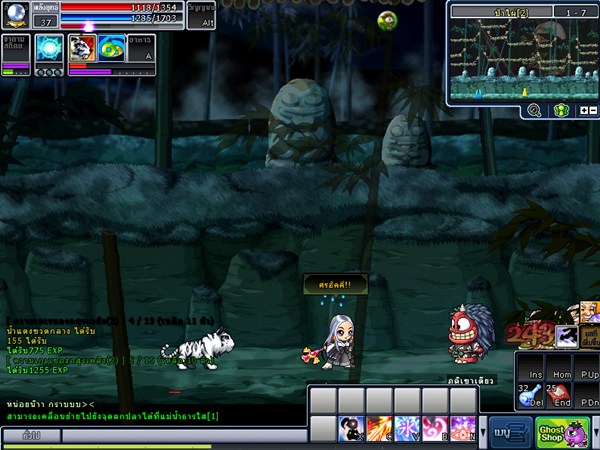The height and width of the screenshot is (450, 600).
Task: Activate the fire slash skill on C
Action: [x=379, y=428]
